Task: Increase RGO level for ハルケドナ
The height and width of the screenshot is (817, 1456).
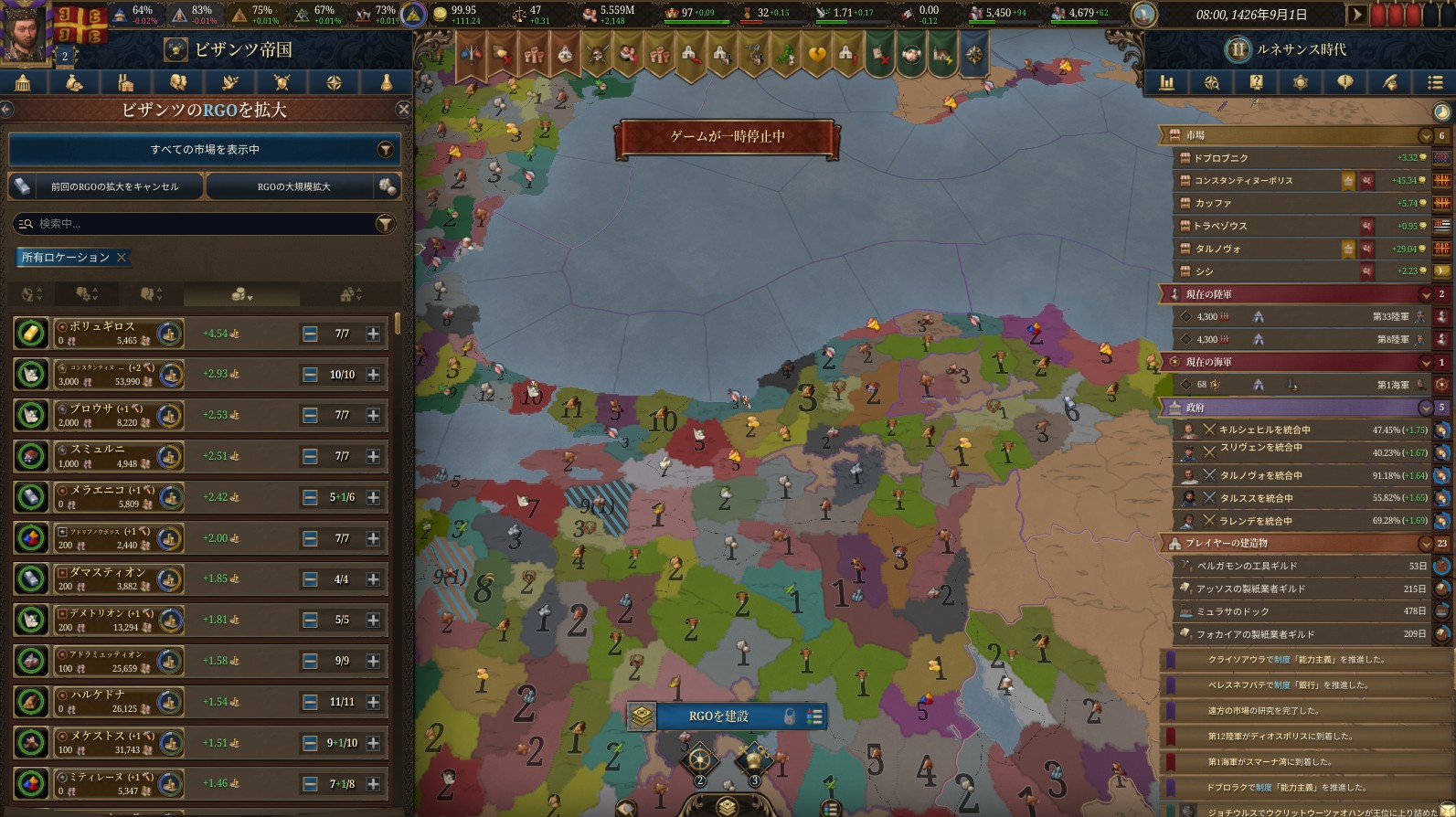Action: click(x=373, y=702)
